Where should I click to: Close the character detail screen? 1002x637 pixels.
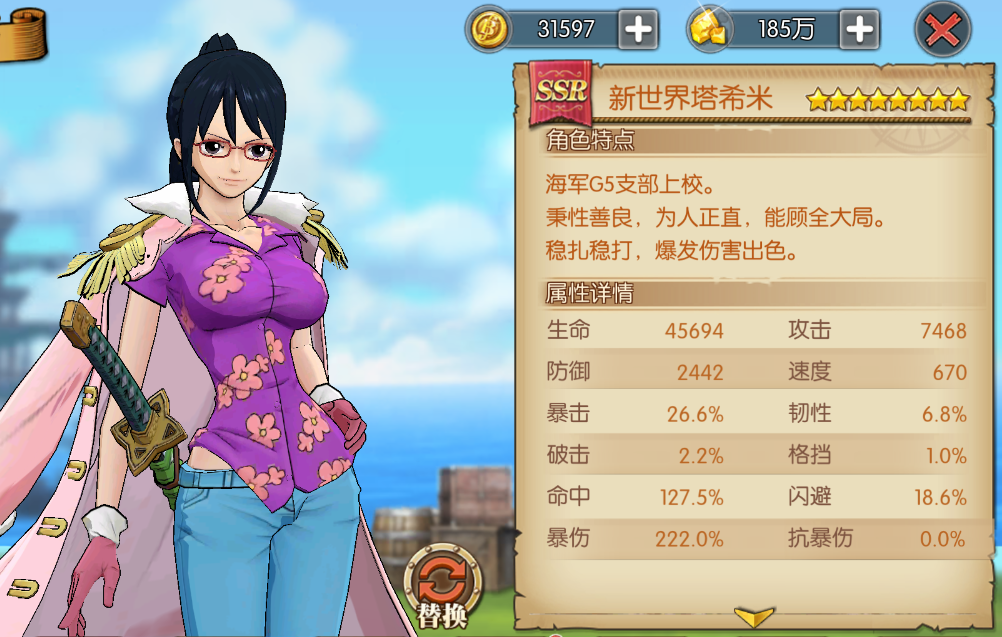point(942,30)
